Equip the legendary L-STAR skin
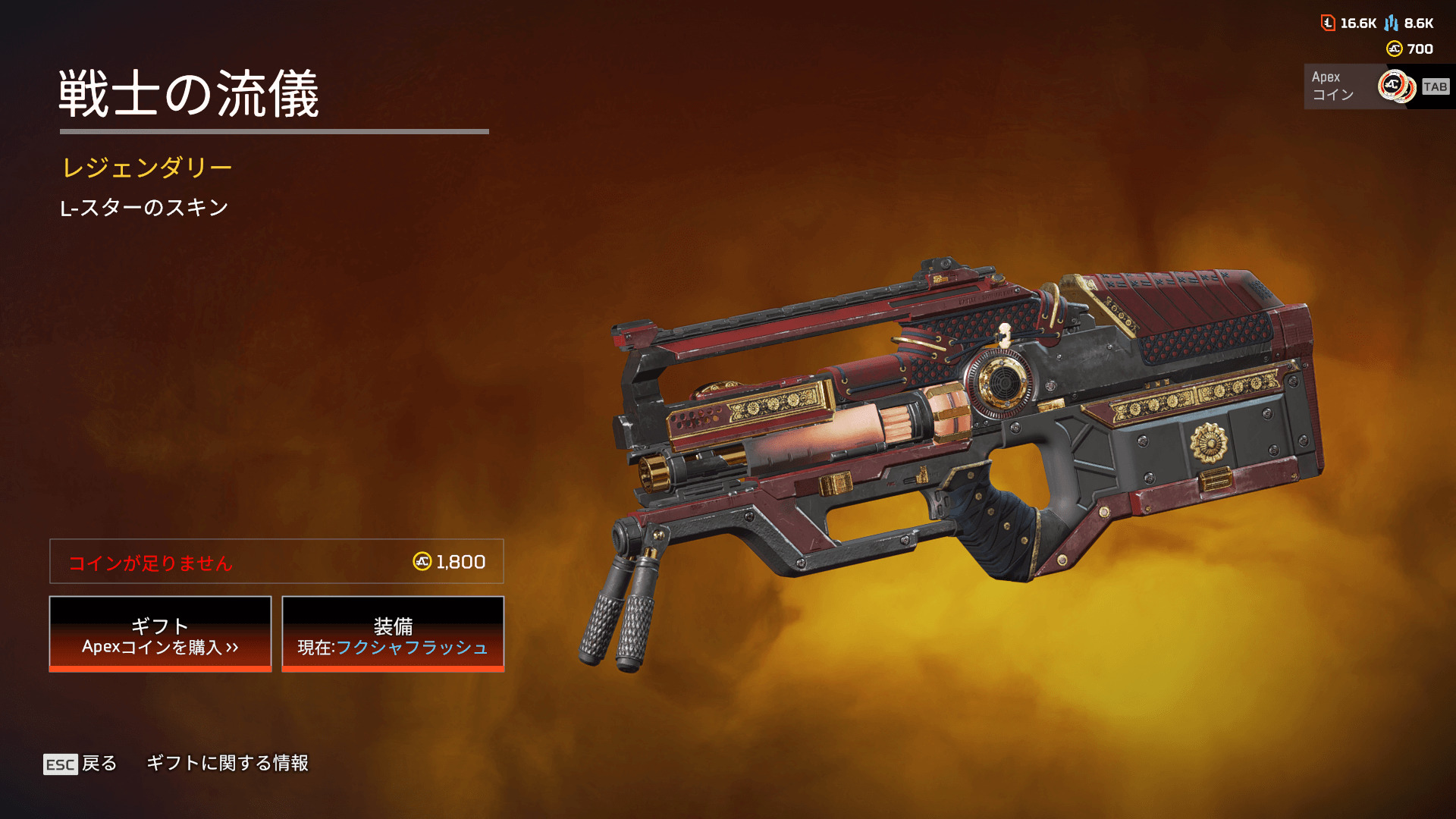The width and height of the screenshot is (1456, 819). 393,634
